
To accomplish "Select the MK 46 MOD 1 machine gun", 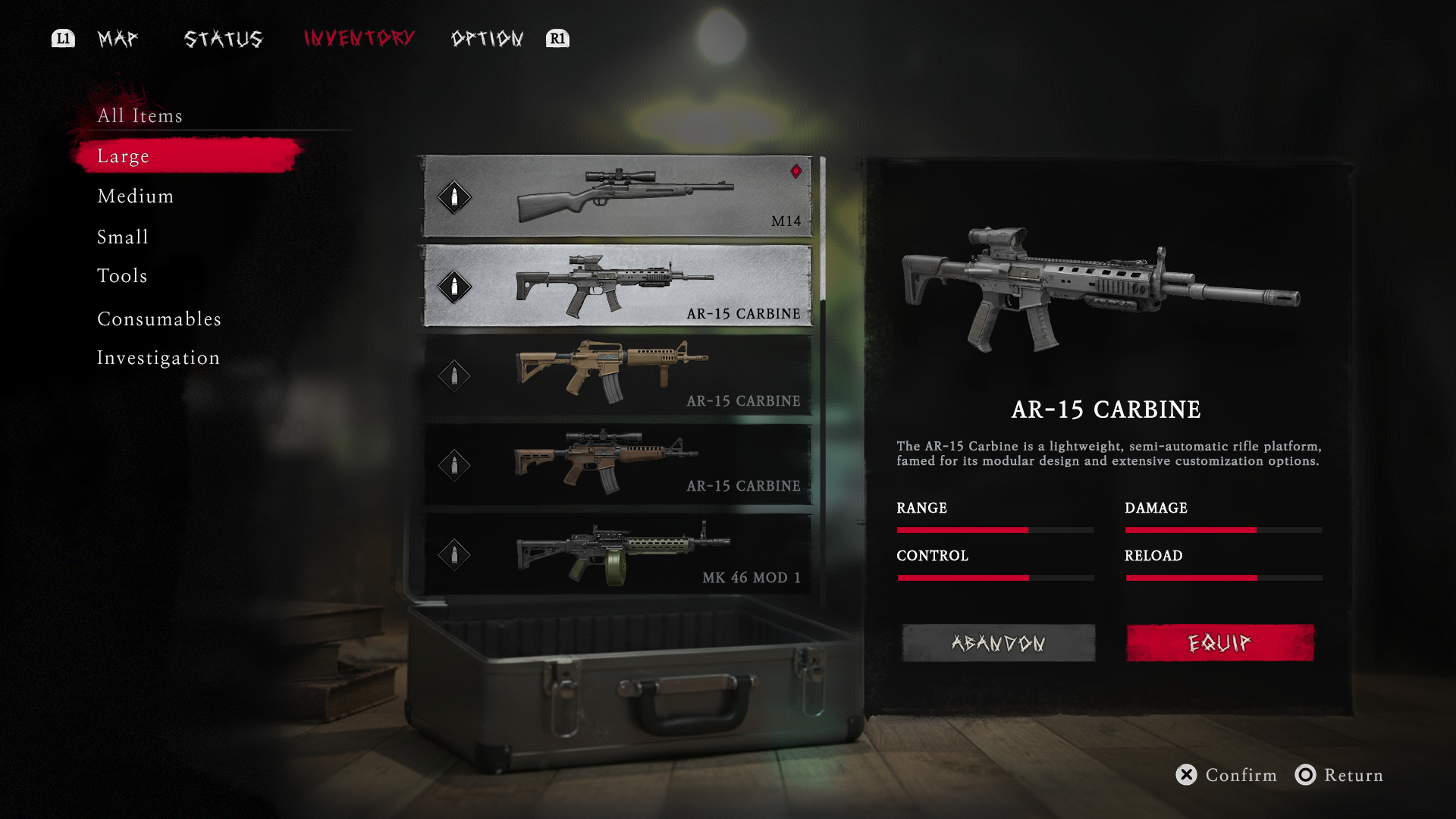I will (x=617, y=554).
